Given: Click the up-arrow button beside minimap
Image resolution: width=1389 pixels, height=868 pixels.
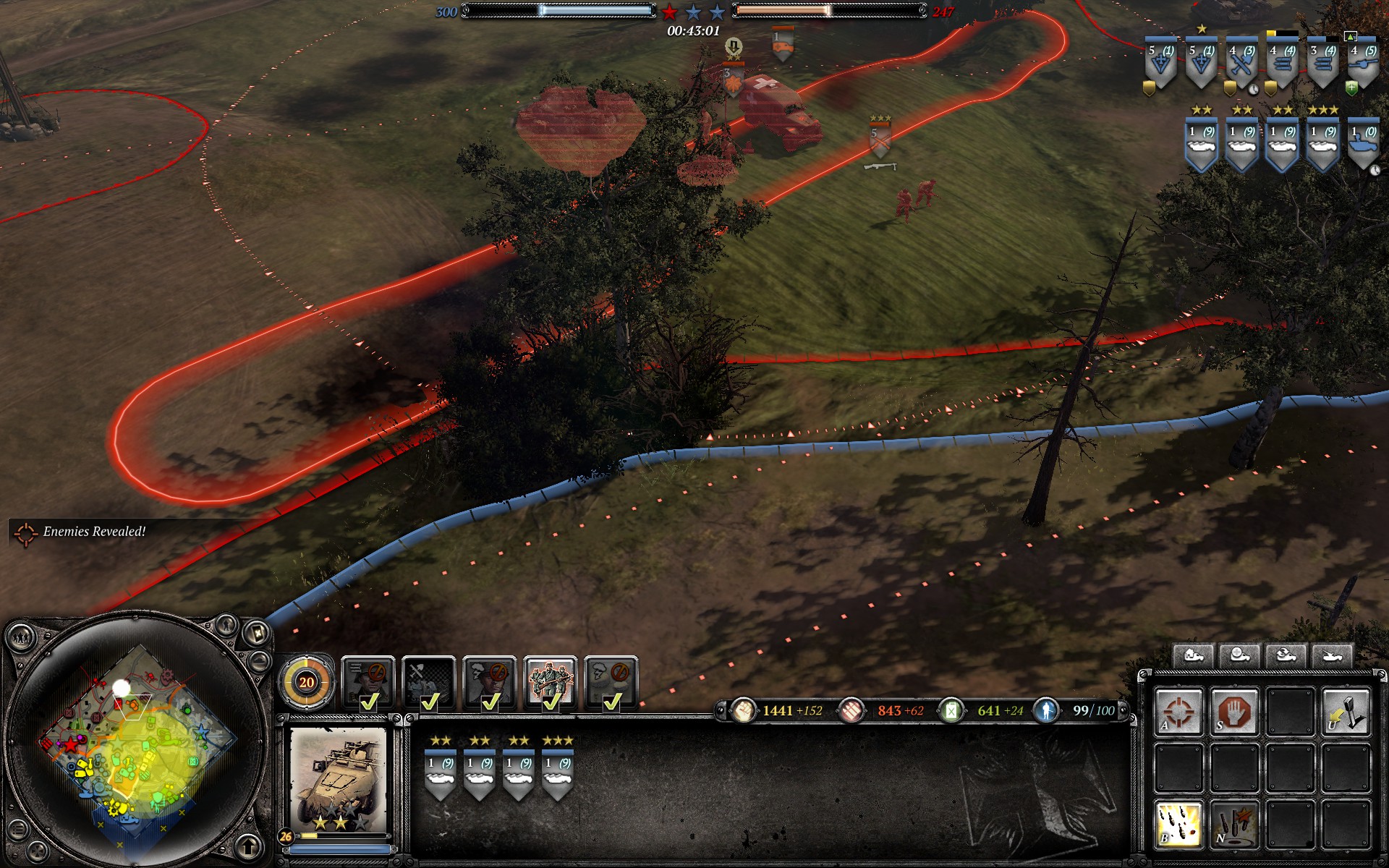Looking at the screenshot, I should [248, 845].
